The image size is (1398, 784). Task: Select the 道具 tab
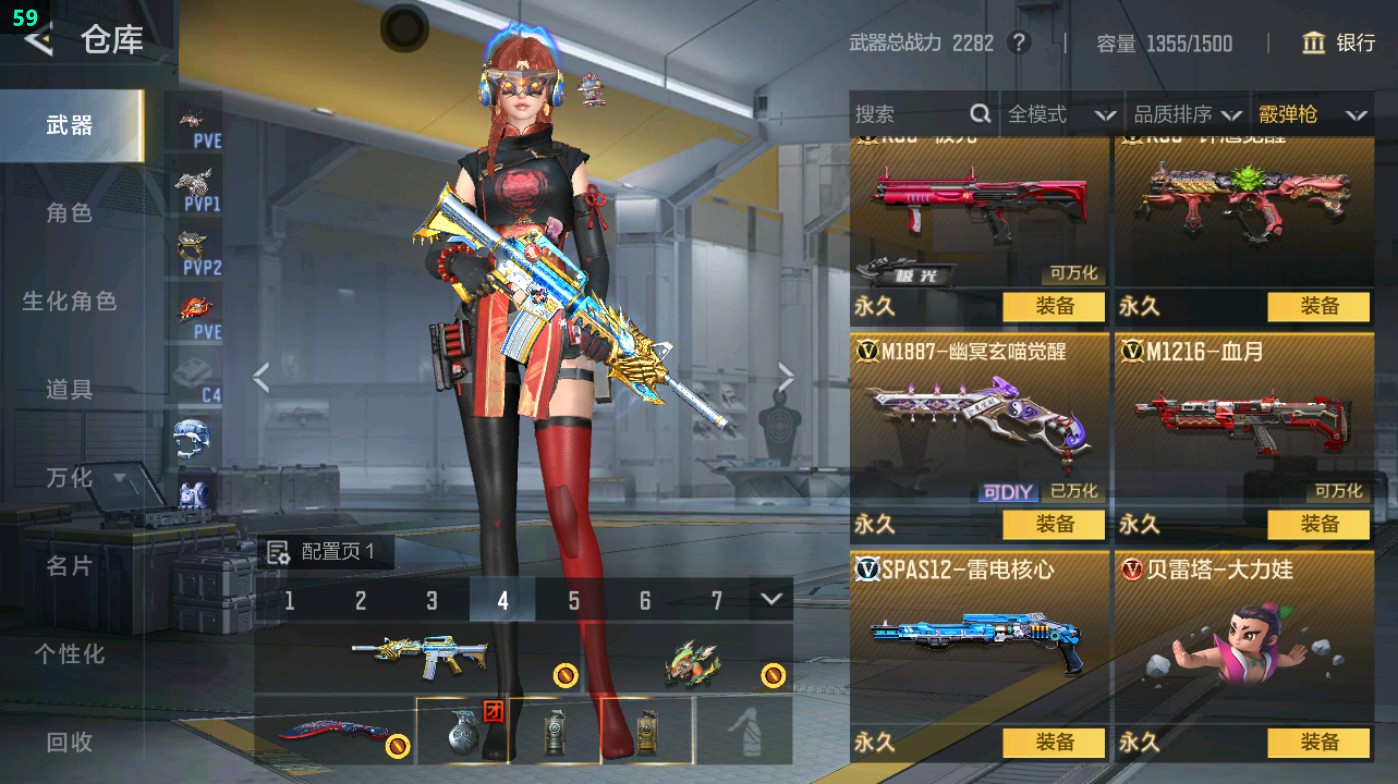[x=69, y=389]
